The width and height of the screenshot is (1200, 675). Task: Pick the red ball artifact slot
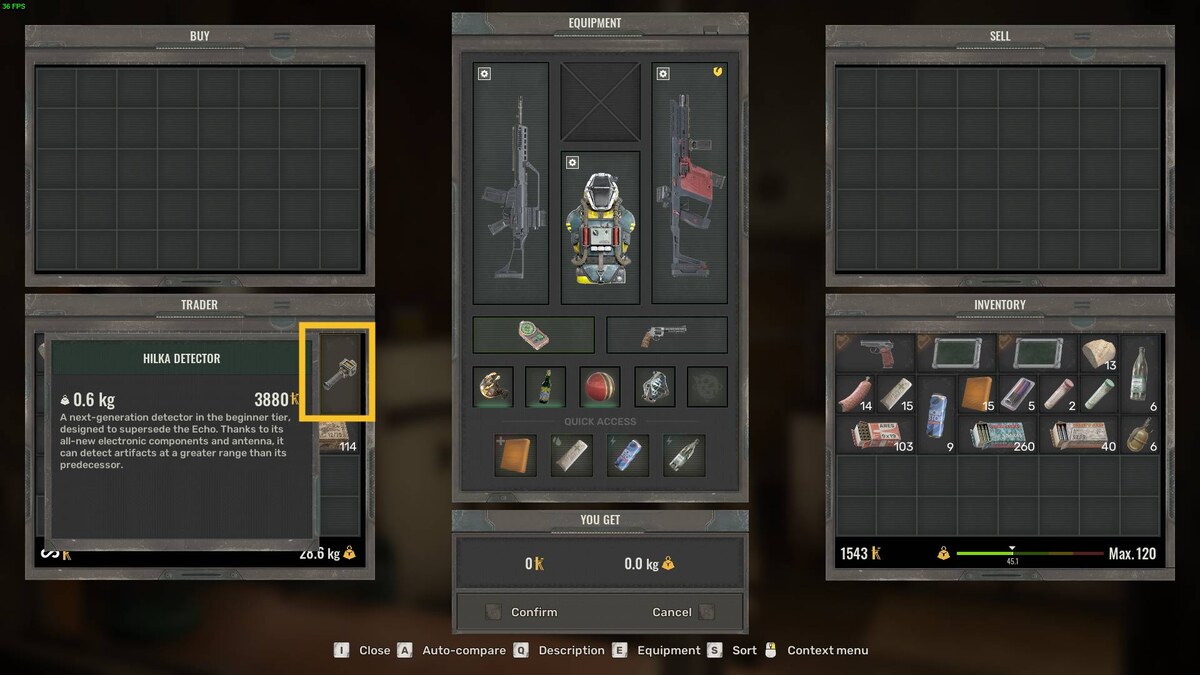600,387
